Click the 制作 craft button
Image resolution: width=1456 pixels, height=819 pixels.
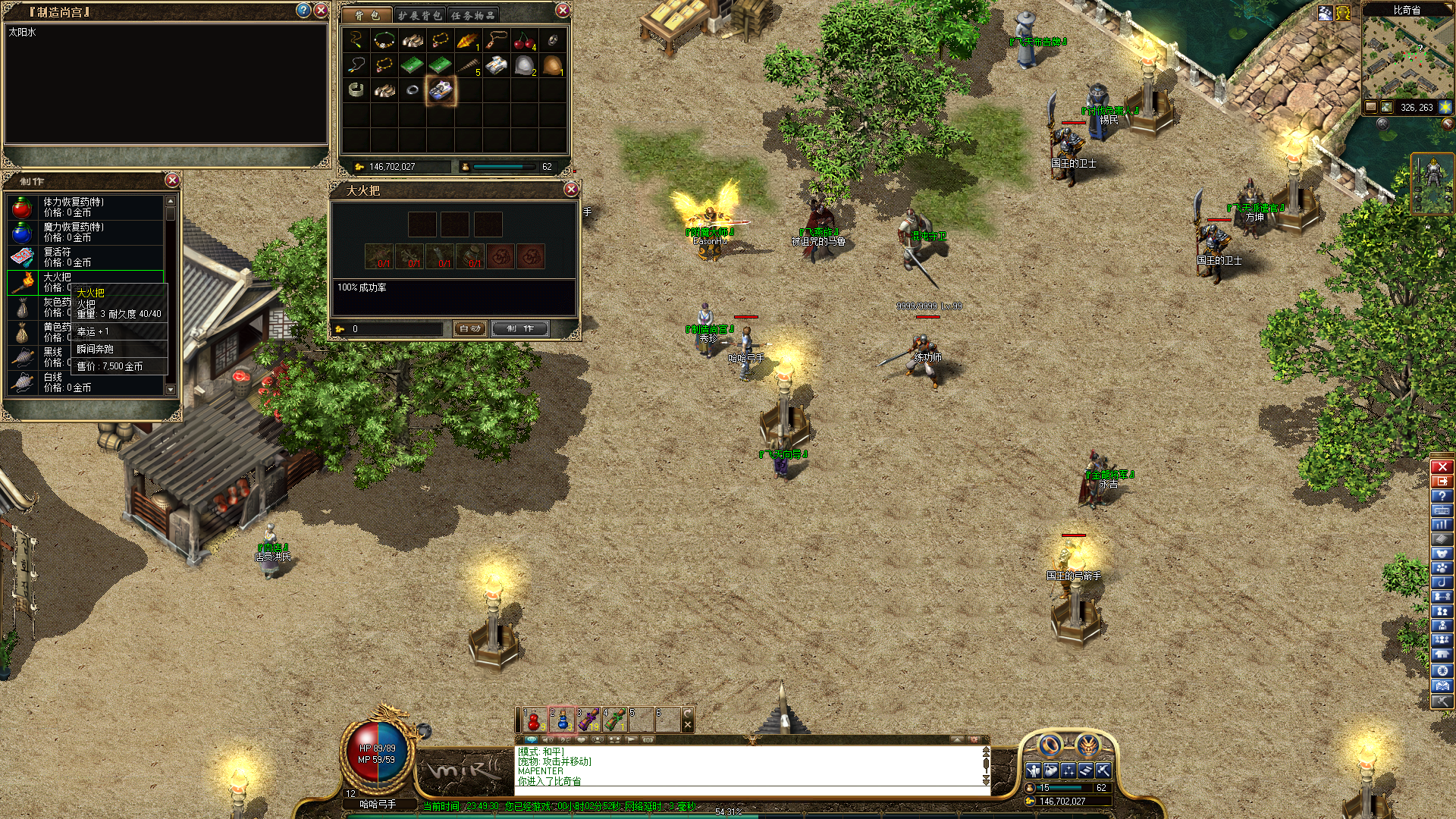(x=520, y=328)
